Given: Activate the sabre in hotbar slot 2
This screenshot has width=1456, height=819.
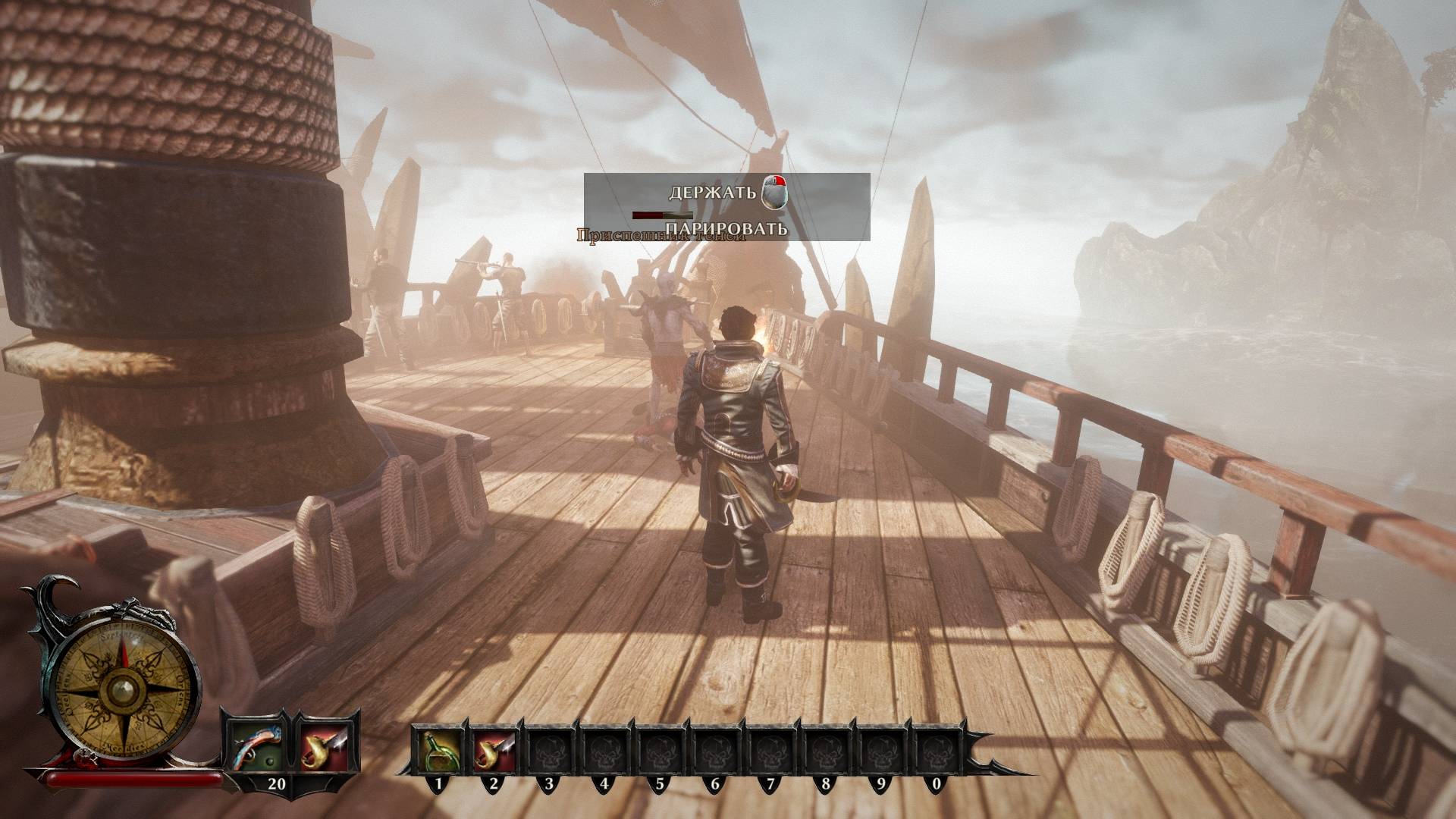Looking at the screenshot, I should coord(494,747).
